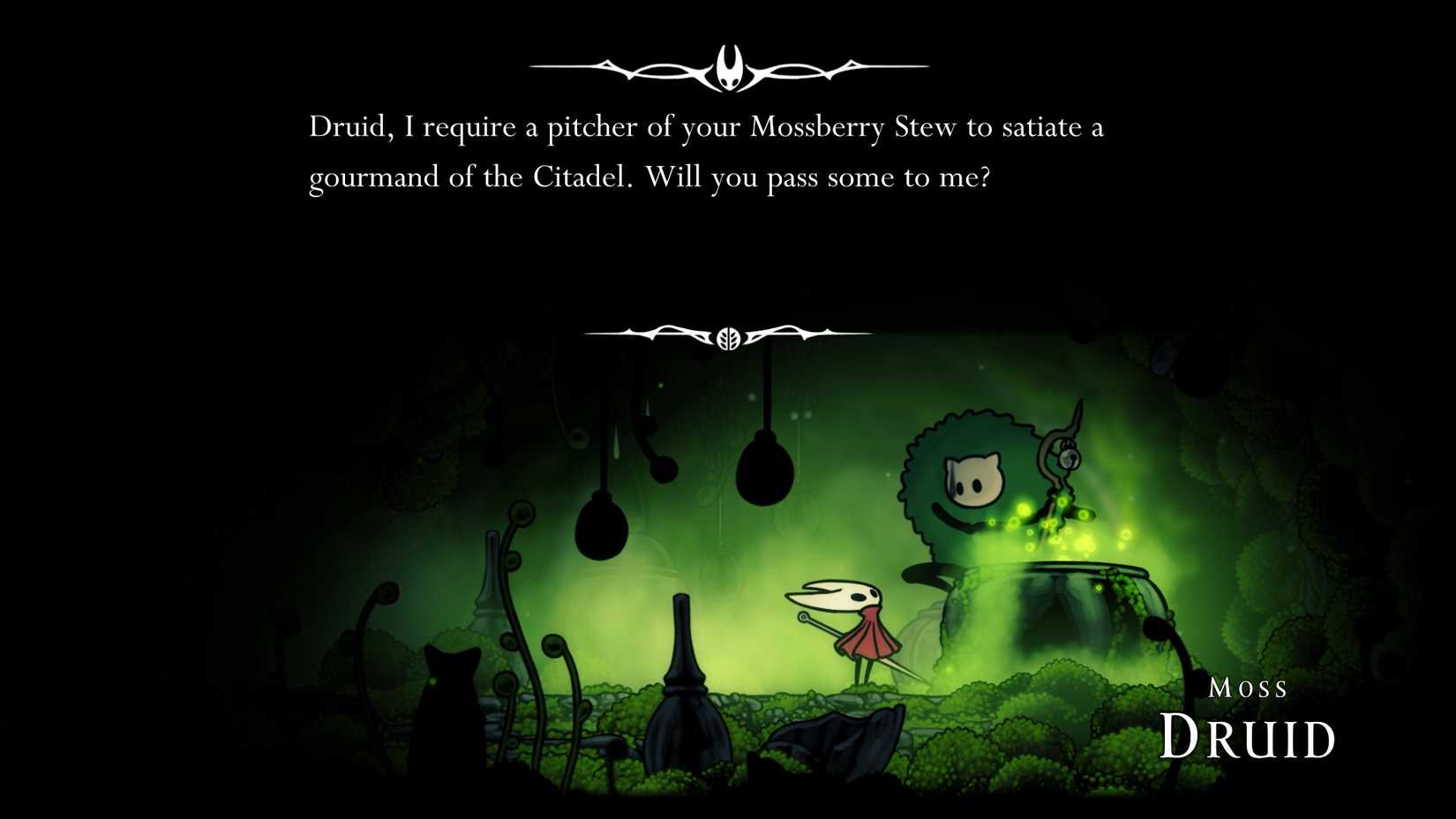Click the word MOSS above DRUID

[x=1250, y=687]
